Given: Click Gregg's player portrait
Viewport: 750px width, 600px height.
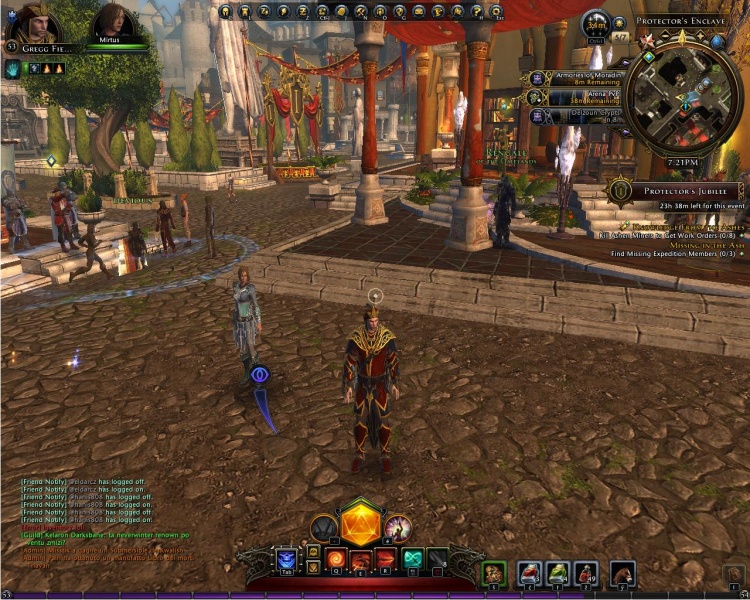Looking at the screenshot, I should (27, 25).
